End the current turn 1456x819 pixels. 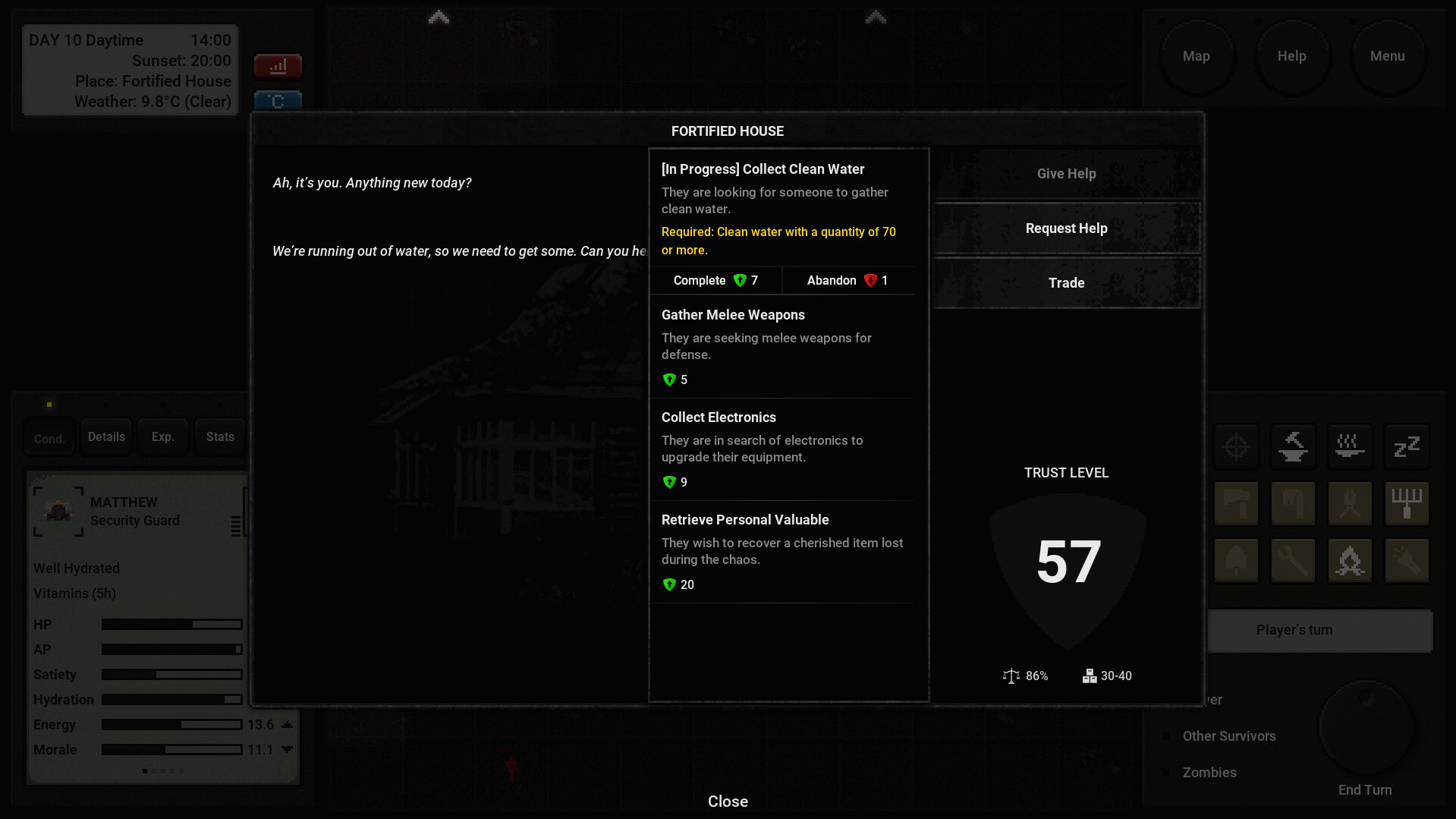coord(1365,789)
